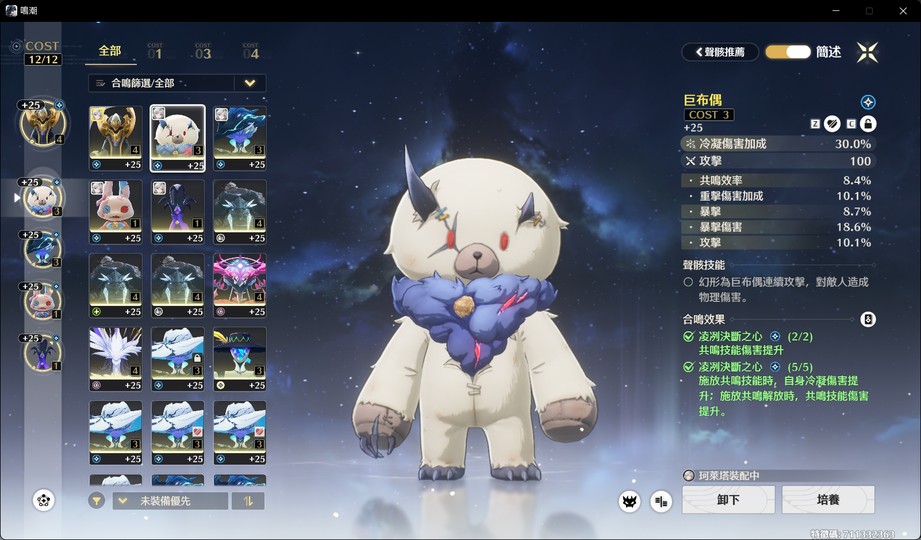Viewport: 921px width, 540px height.
Task: Show only COST 1 echoes
Action: [156, 51]
